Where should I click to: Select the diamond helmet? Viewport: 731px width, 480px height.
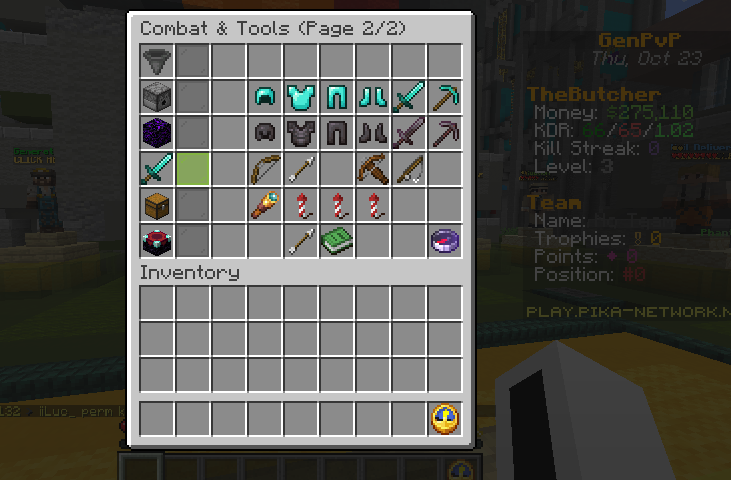265,97
